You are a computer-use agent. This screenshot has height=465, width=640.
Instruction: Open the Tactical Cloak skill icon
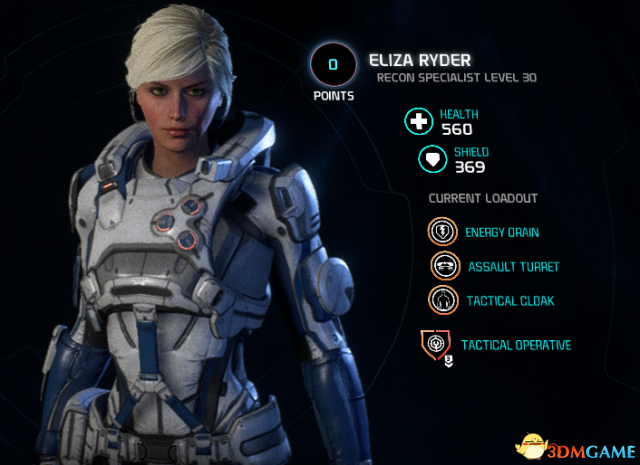443,300
